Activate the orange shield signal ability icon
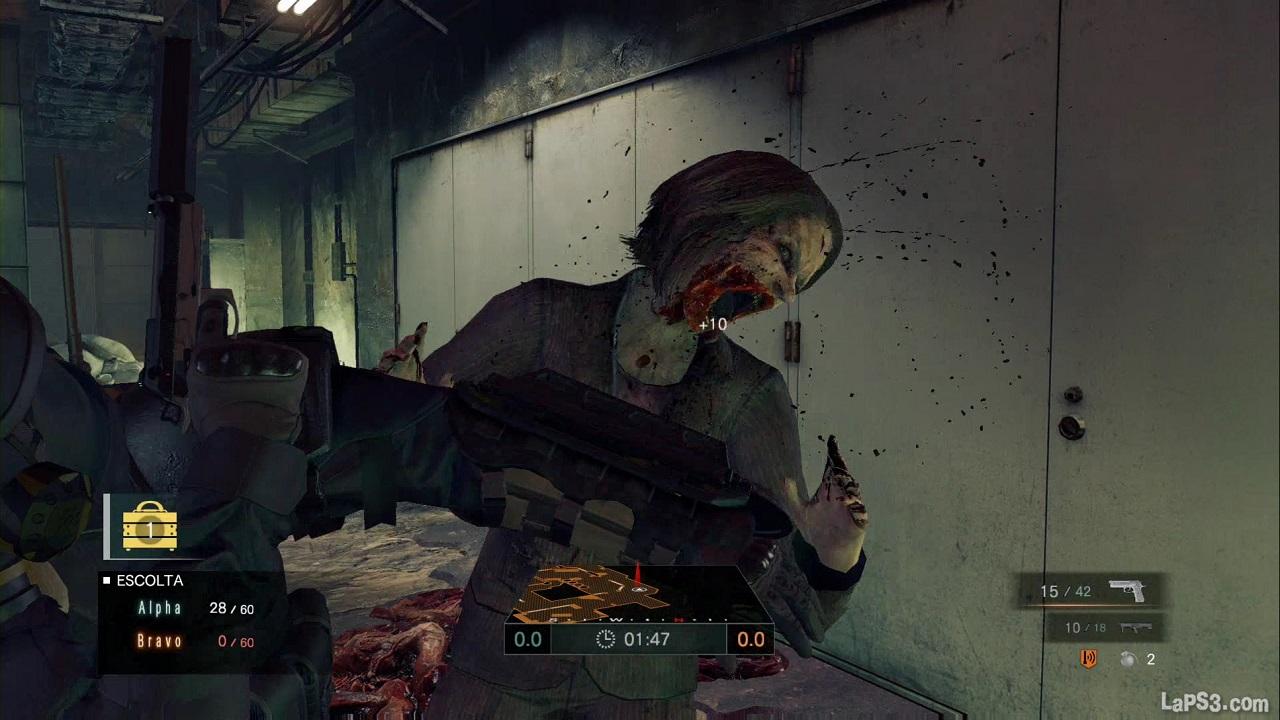Image resolution: width=1280 pixels, height=720 pixels. (x=1088, y=659)
